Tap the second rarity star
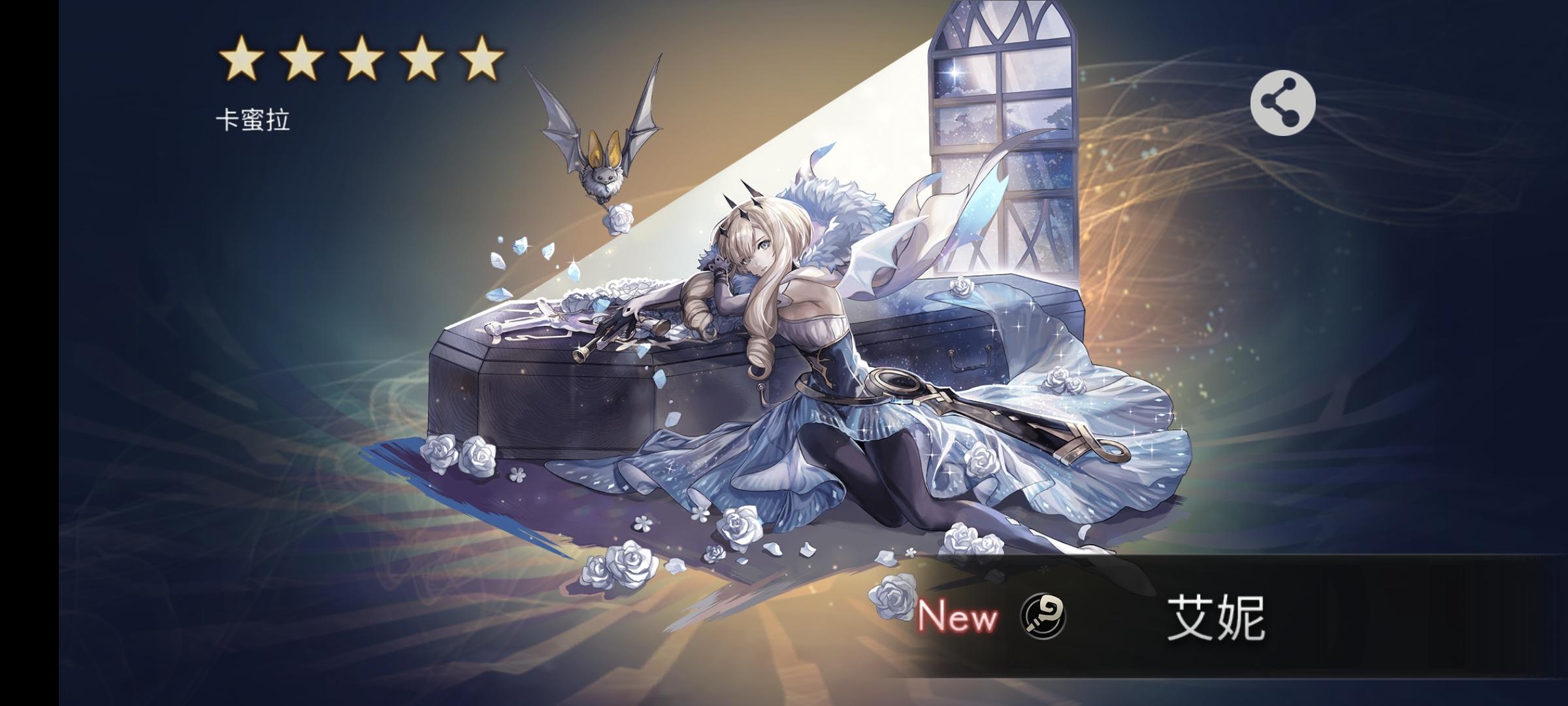Screen dimensions: 1568x706 click(301, 59)
